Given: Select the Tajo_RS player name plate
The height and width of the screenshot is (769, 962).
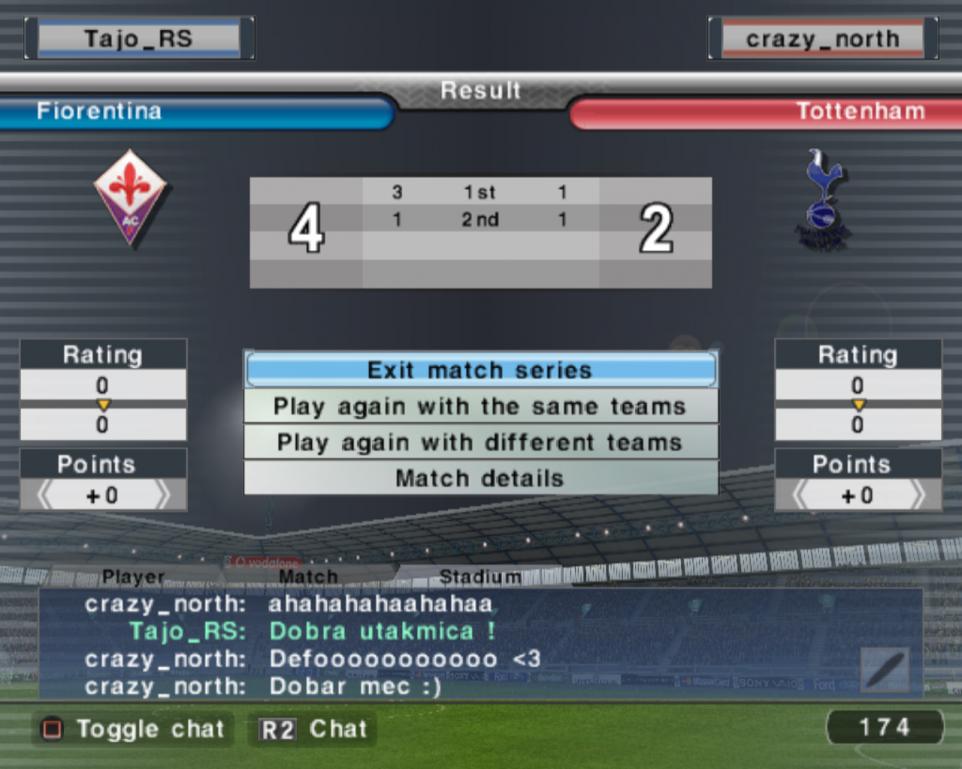Looking at the screenshot, I should (x=139, y=39).
